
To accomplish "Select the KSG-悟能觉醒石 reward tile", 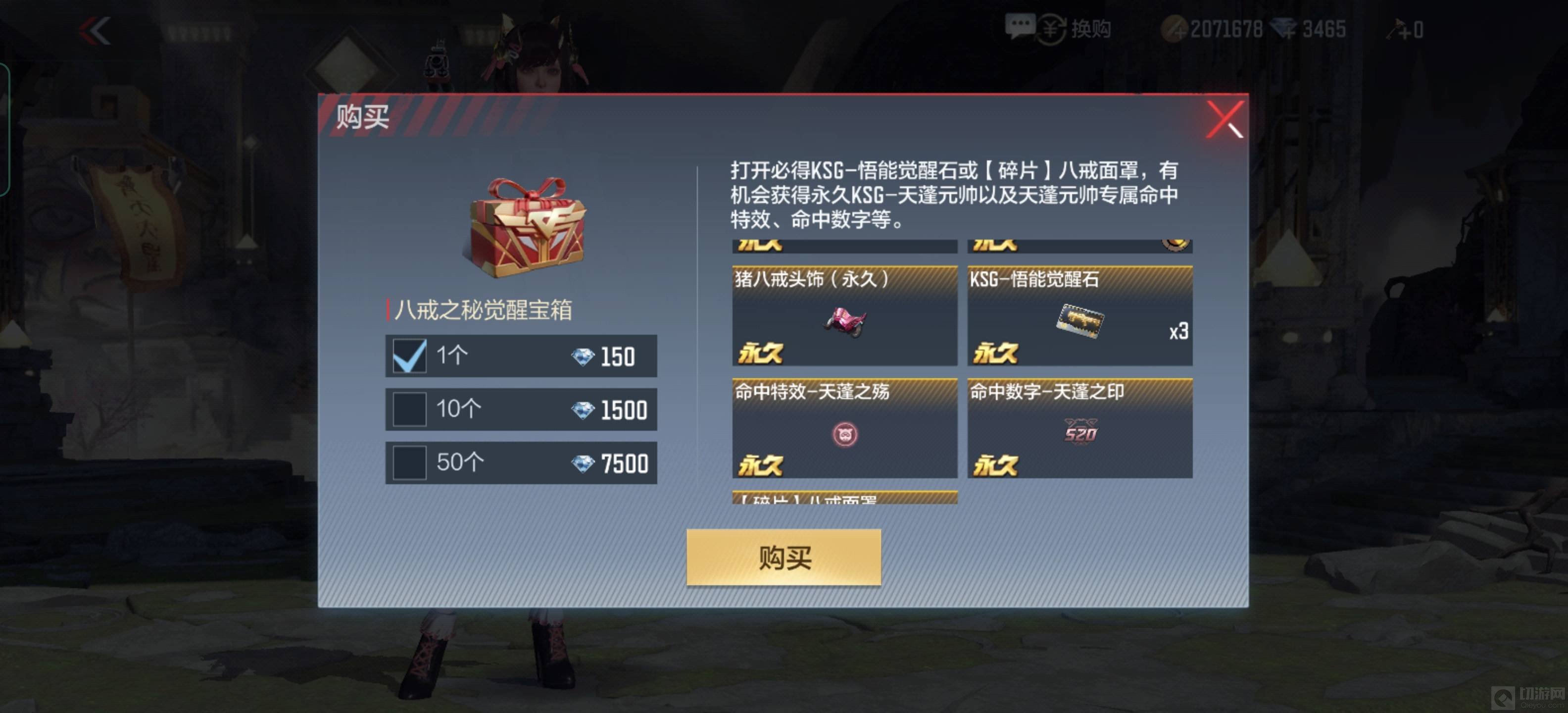I will [x=1079, y=315].
